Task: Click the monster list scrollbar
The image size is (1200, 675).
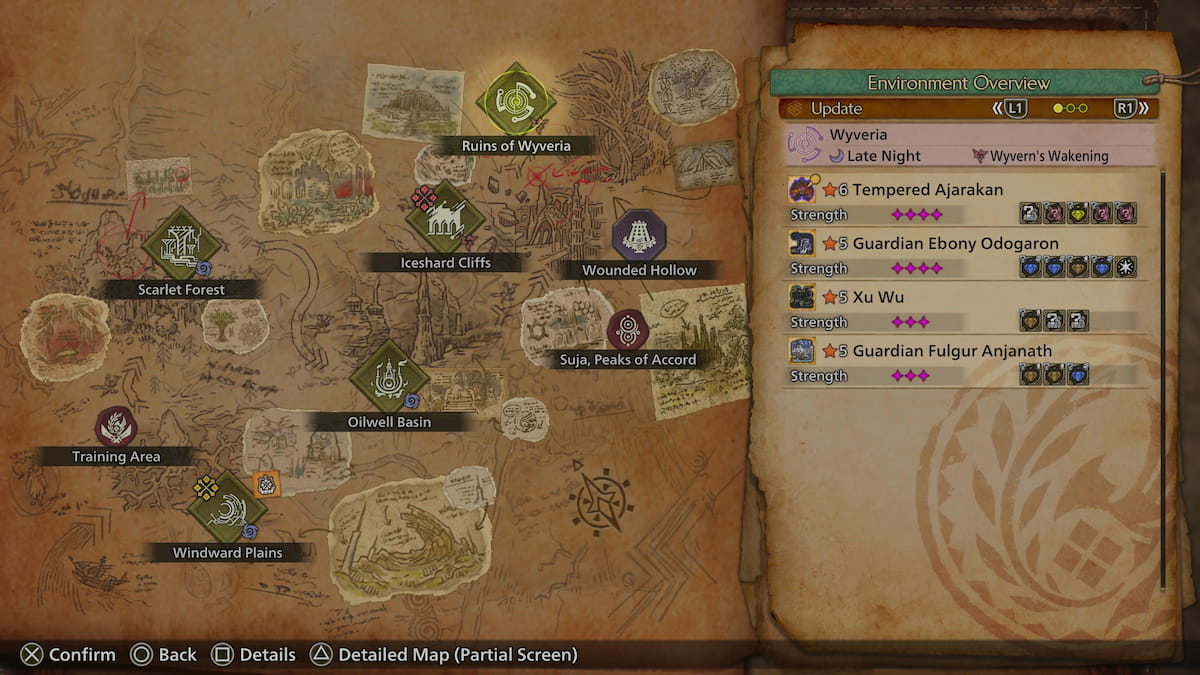Action: (1163, 380)
